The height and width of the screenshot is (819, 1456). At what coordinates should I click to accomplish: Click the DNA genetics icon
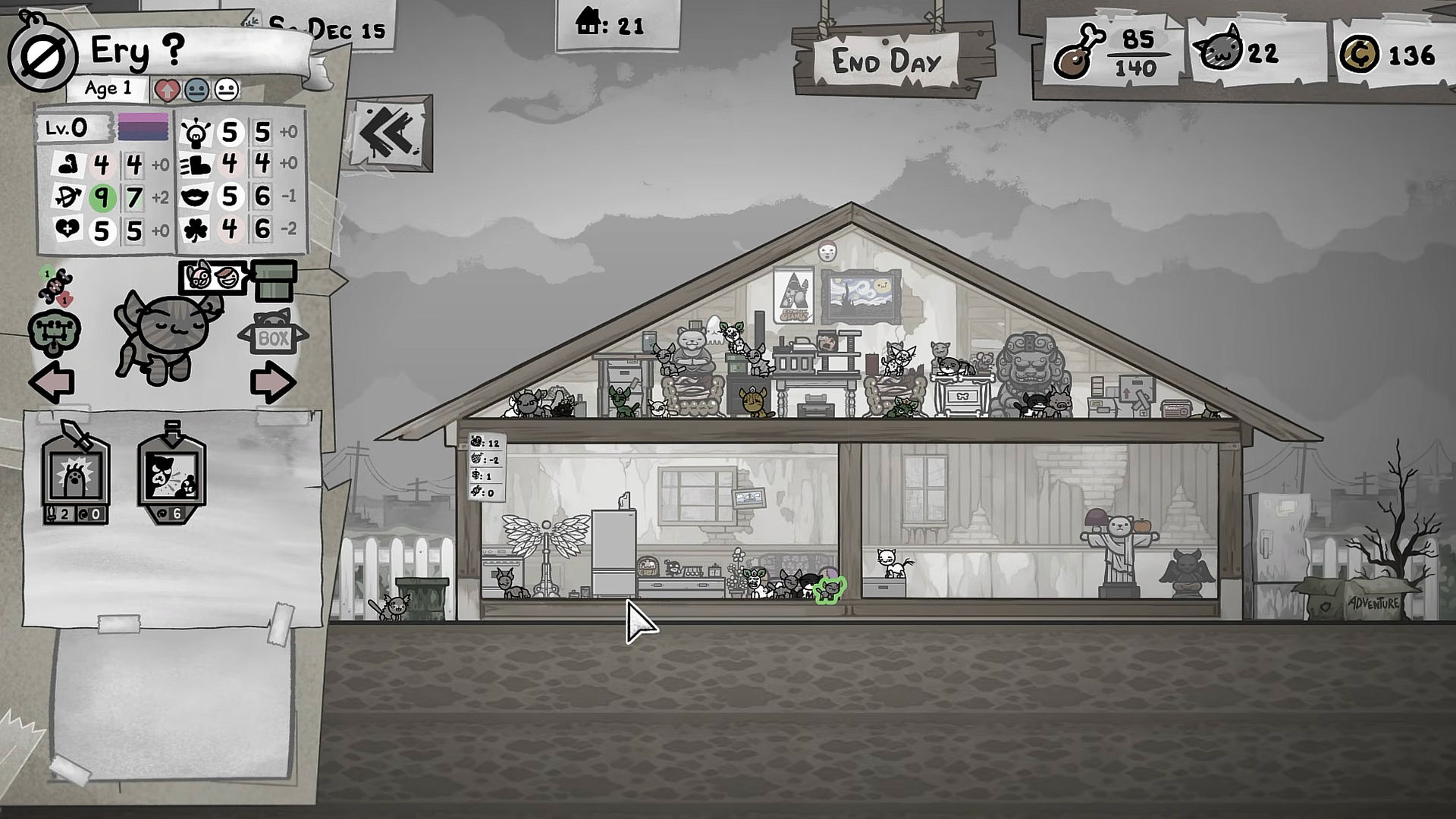[56, 287]
